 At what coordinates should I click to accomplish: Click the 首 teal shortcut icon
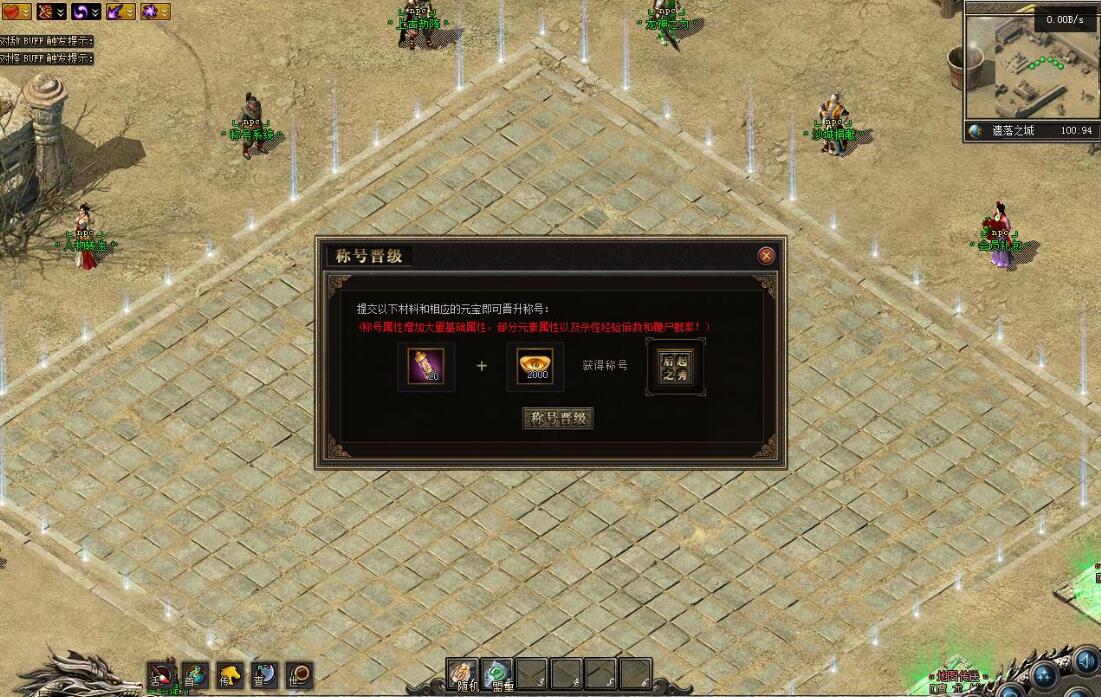tap(196, 675)
